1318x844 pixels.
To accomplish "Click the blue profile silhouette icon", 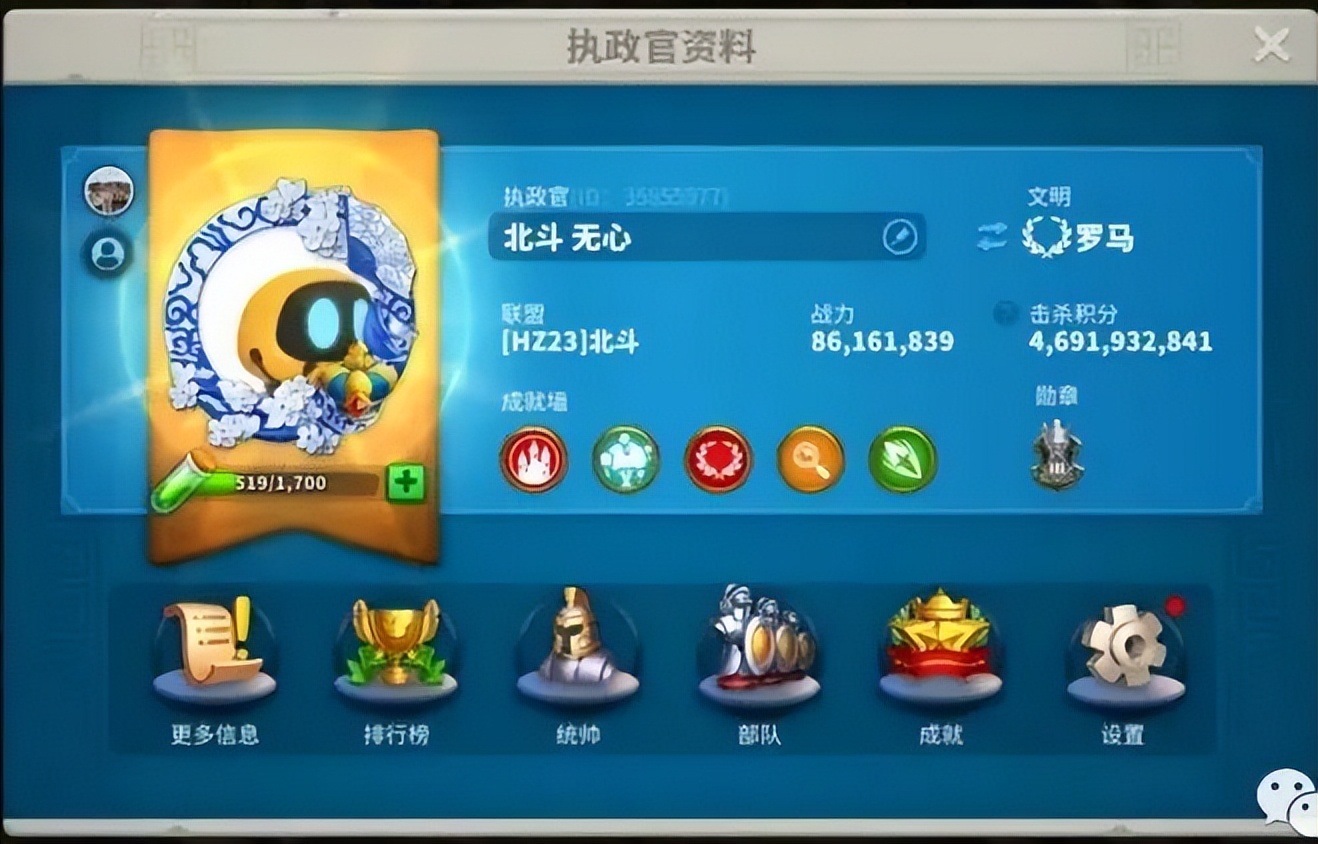I will (x=108, y=254).
